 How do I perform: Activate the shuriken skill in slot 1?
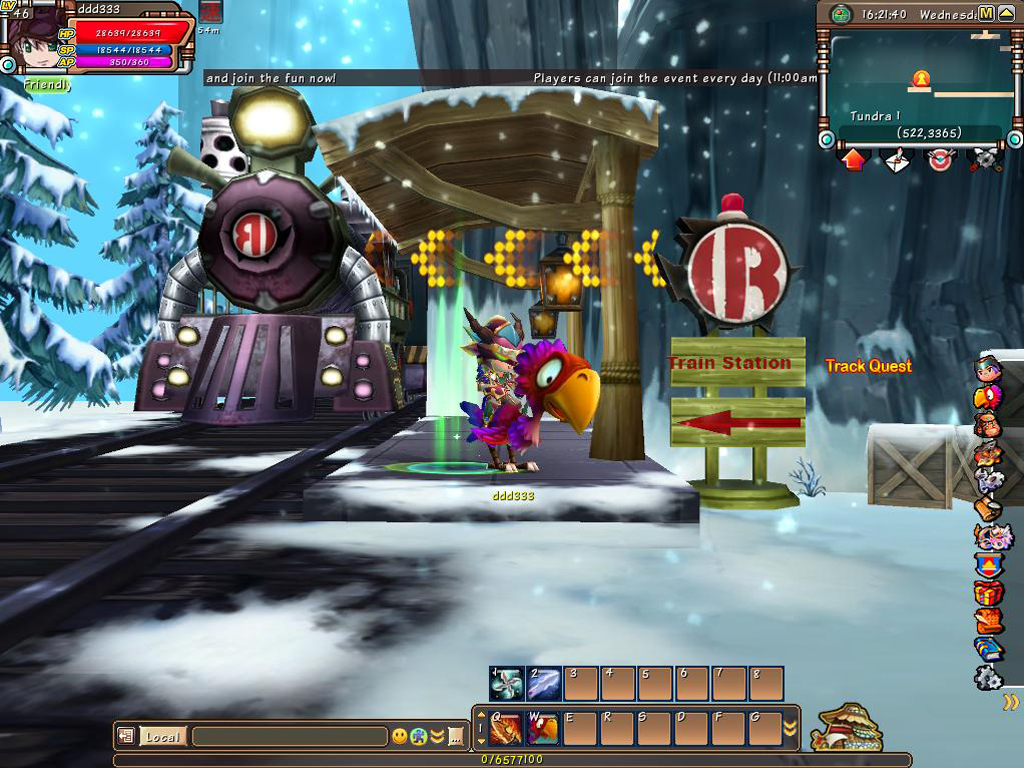pyautogui.click(x=507, y=684)
